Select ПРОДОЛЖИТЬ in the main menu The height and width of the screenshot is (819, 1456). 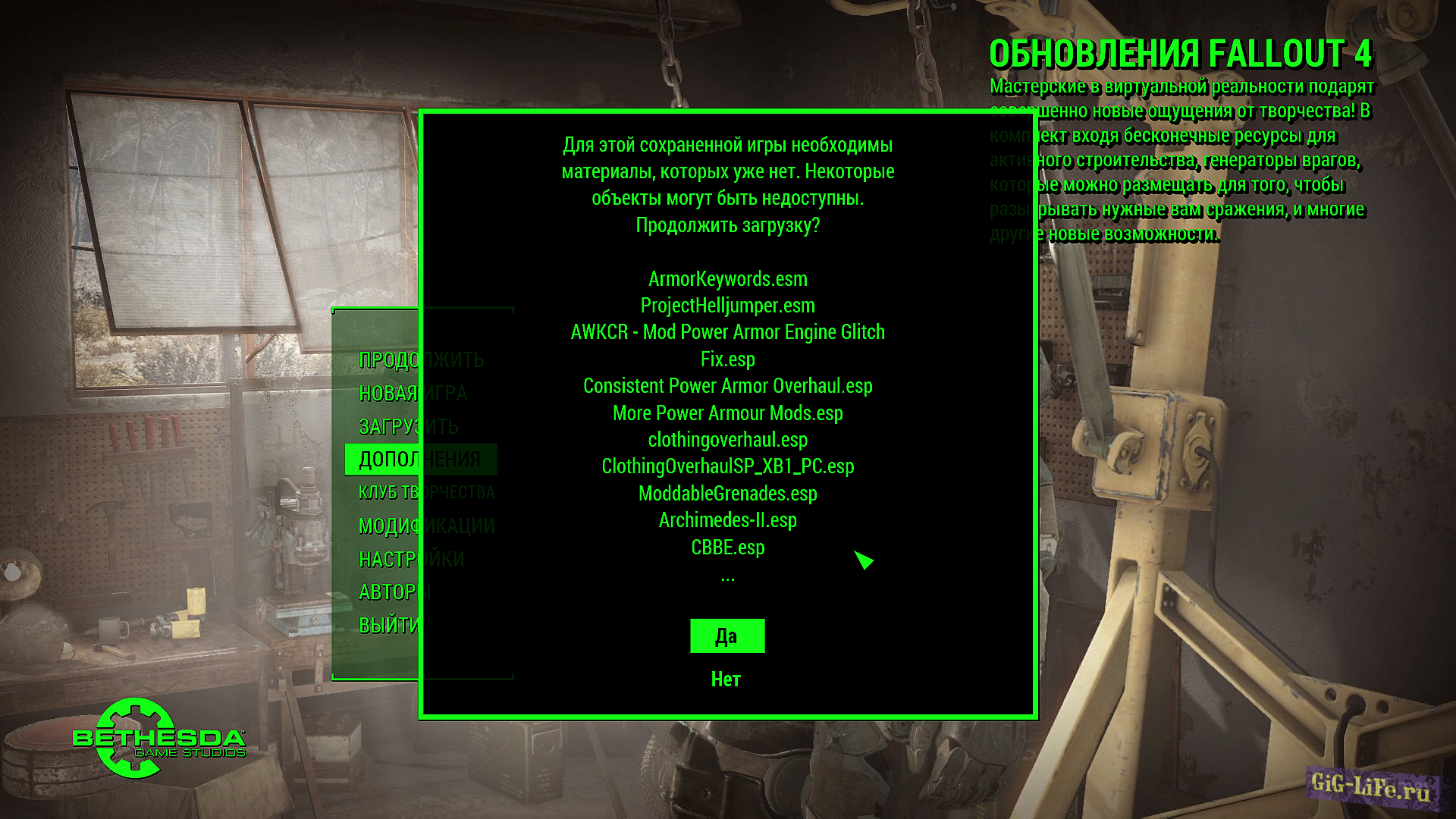(422, 360)
